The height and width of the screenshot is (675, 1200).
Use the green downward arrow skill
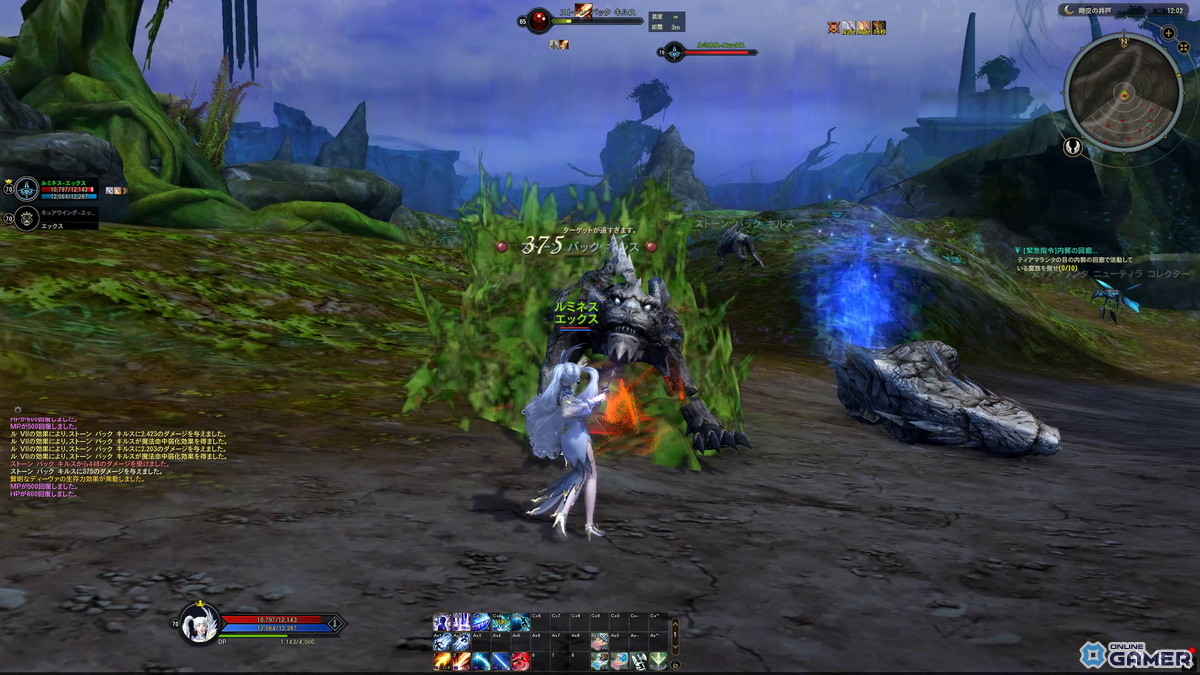point(657,661)
